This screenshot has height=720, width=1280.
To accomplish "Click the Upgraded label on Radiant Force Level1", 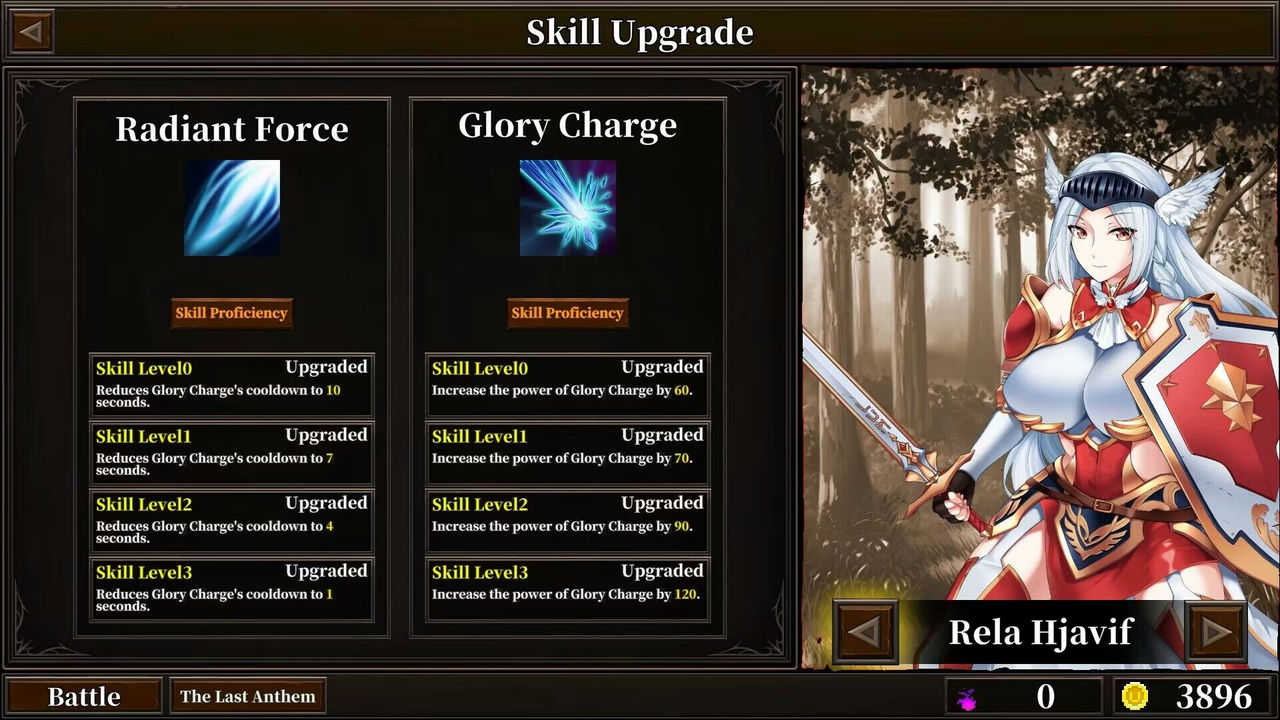I will coord(327,434).
